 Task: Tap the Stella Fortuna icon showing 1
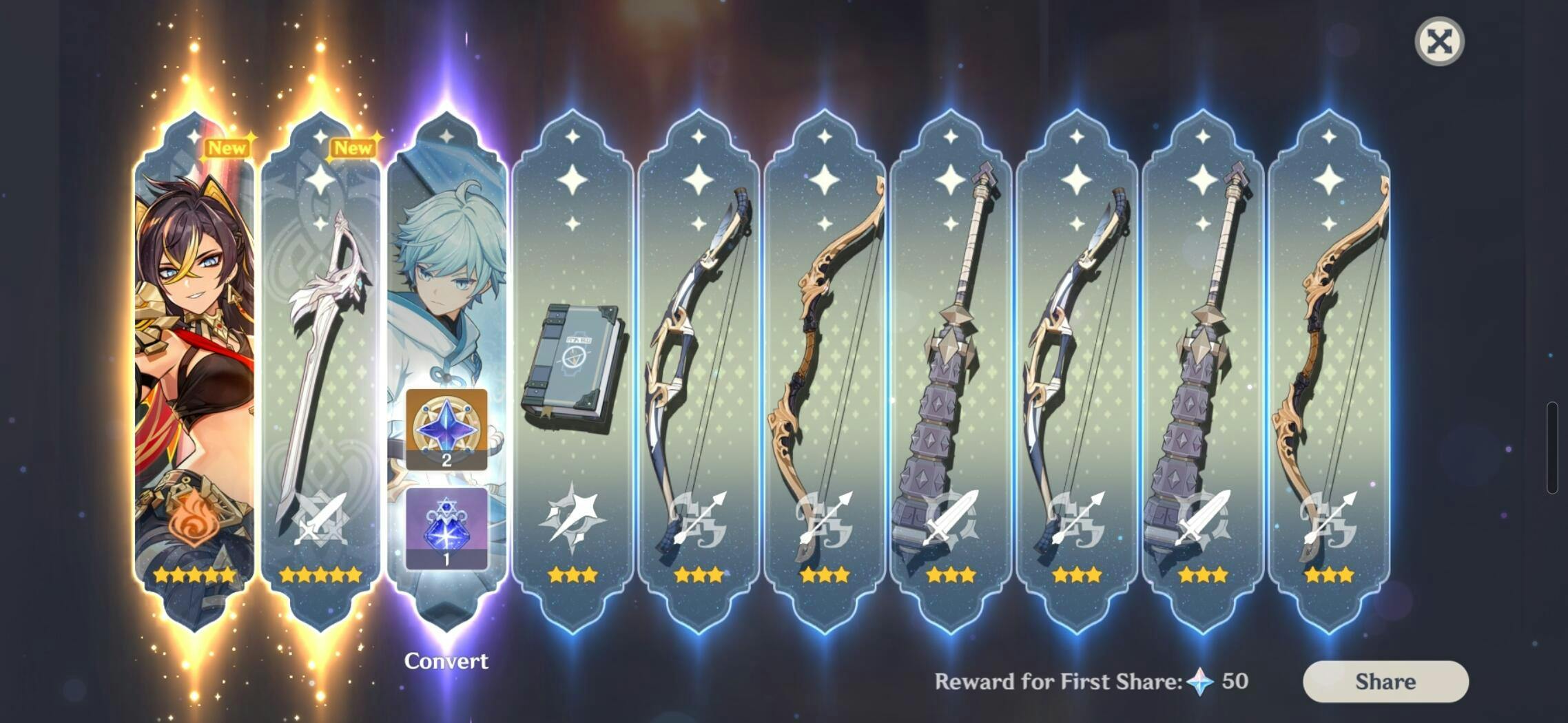coord(446,529)
